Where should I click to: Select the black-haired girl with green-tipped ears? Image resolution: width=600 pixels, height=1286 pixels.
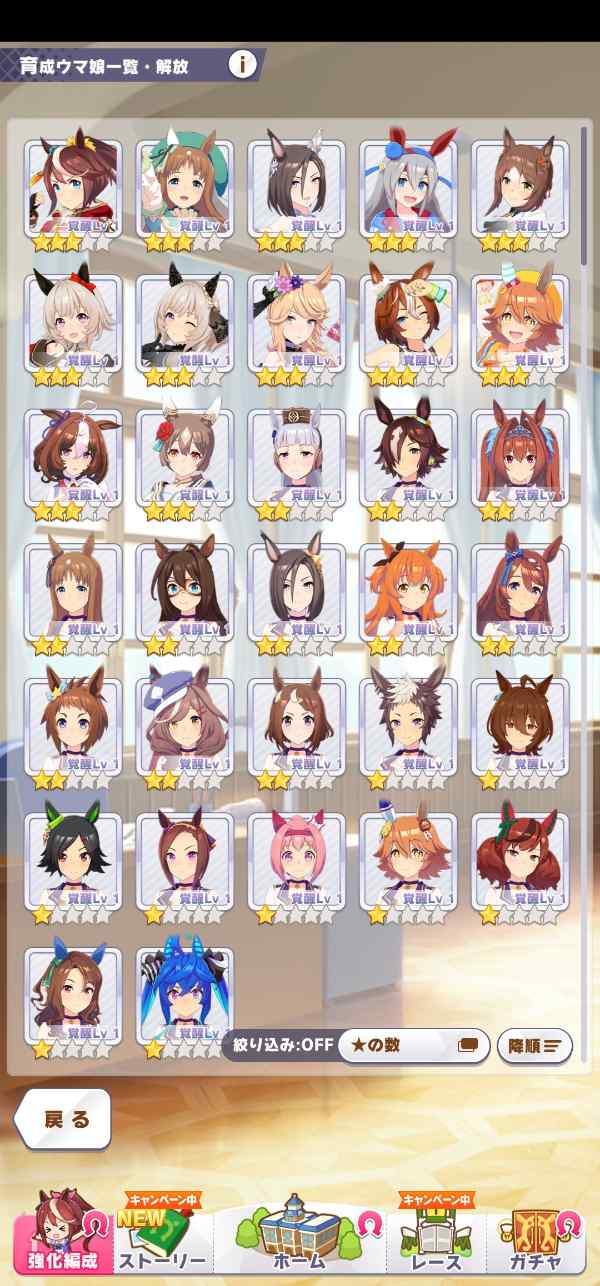coord(73,862)
